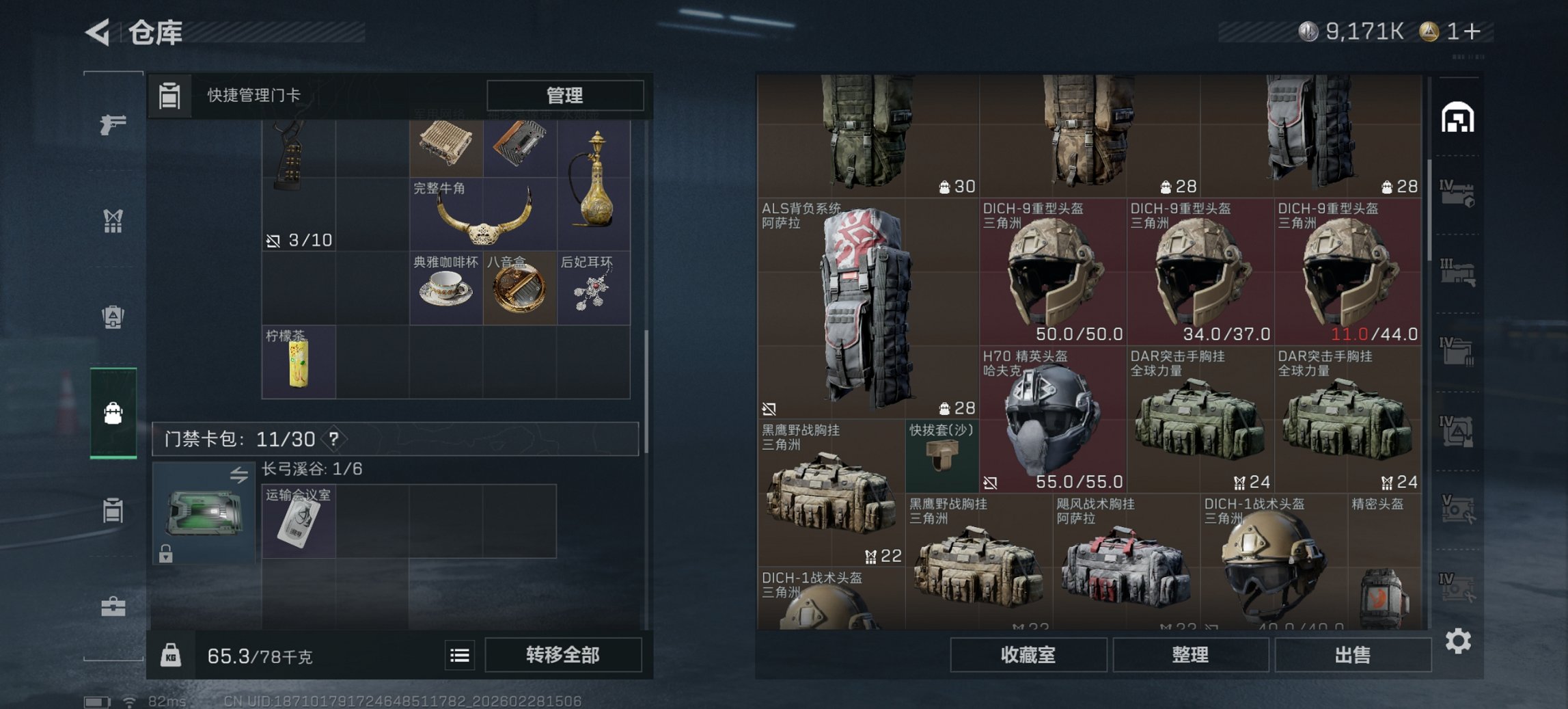This screenshot has width=1568, height=709.
Task: Select the 运输会议室 keycard thumbnail
Action: (299, 521)
